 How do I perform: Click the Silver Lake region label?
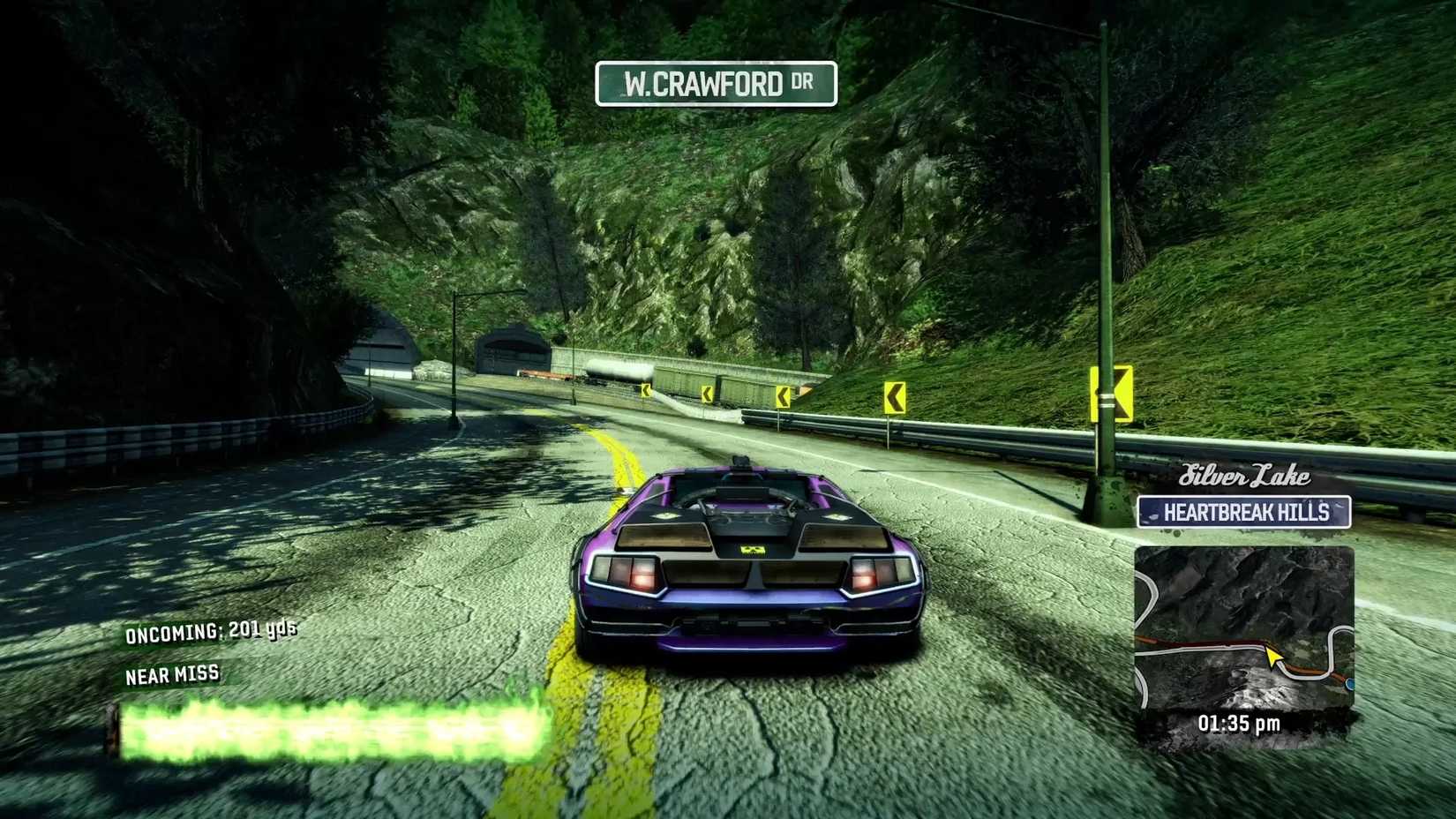[x=1244, y=477]
